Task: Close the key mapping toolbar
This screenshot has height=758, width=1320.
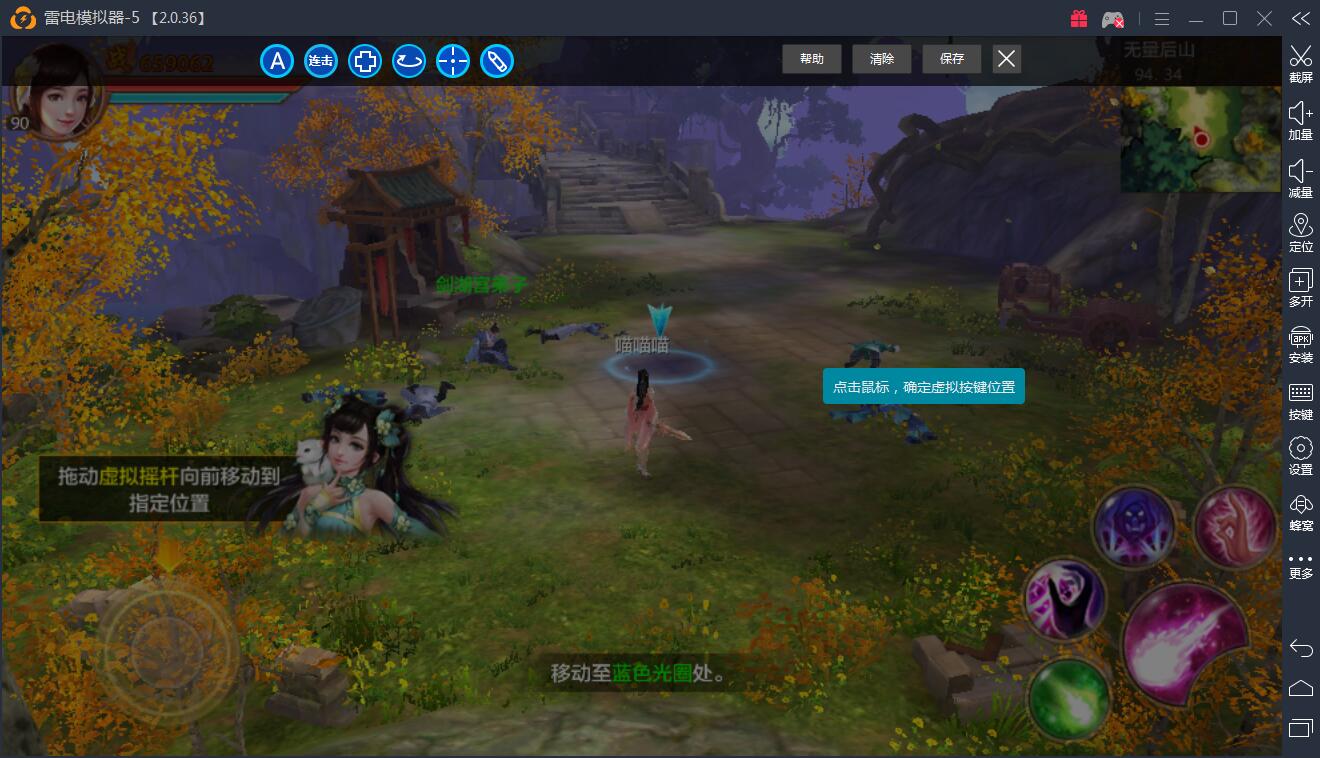Action: pos(1006,59)
